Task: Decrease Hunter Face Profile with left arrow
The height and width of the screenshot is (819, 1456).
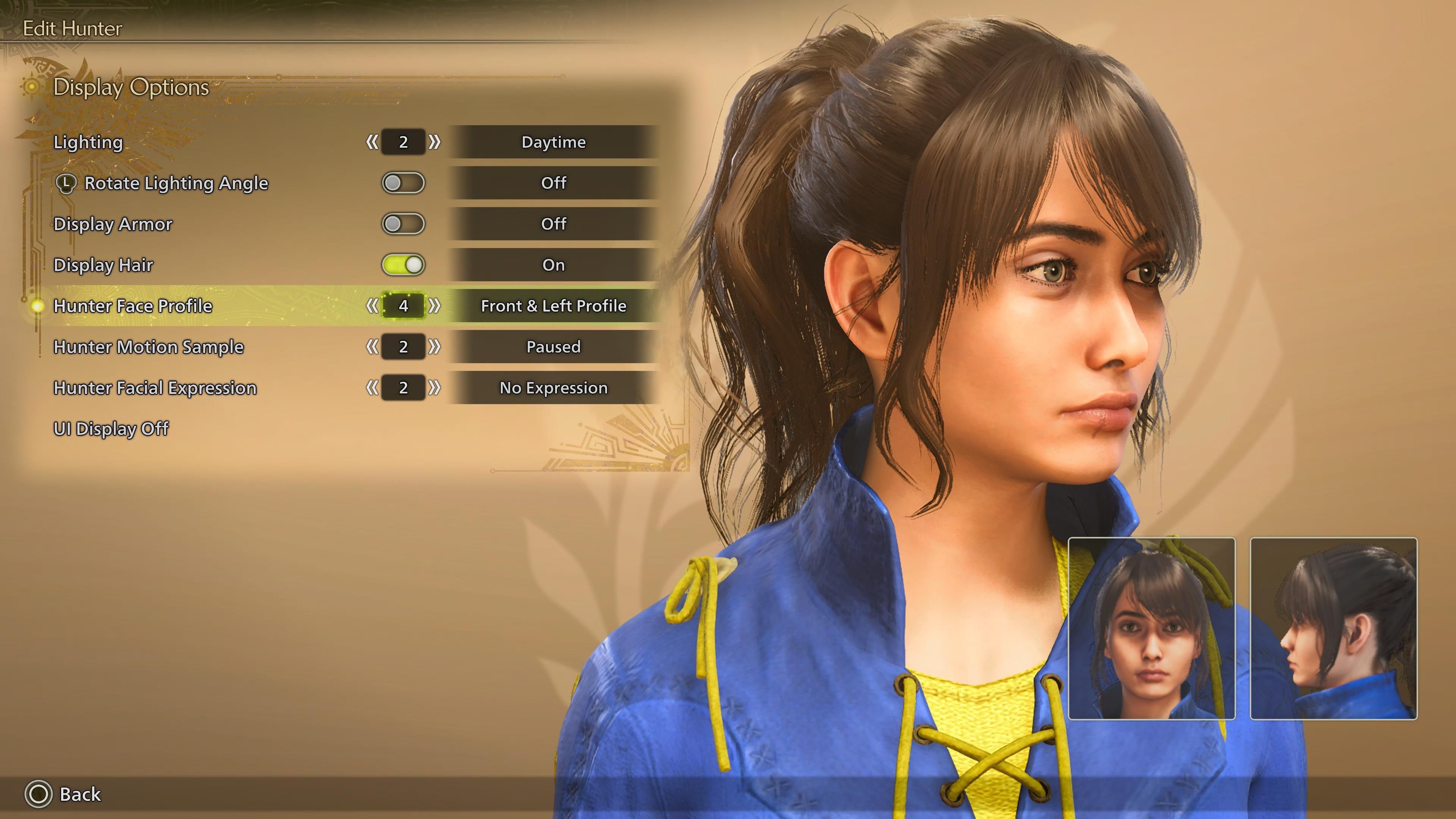Action: 372,306
